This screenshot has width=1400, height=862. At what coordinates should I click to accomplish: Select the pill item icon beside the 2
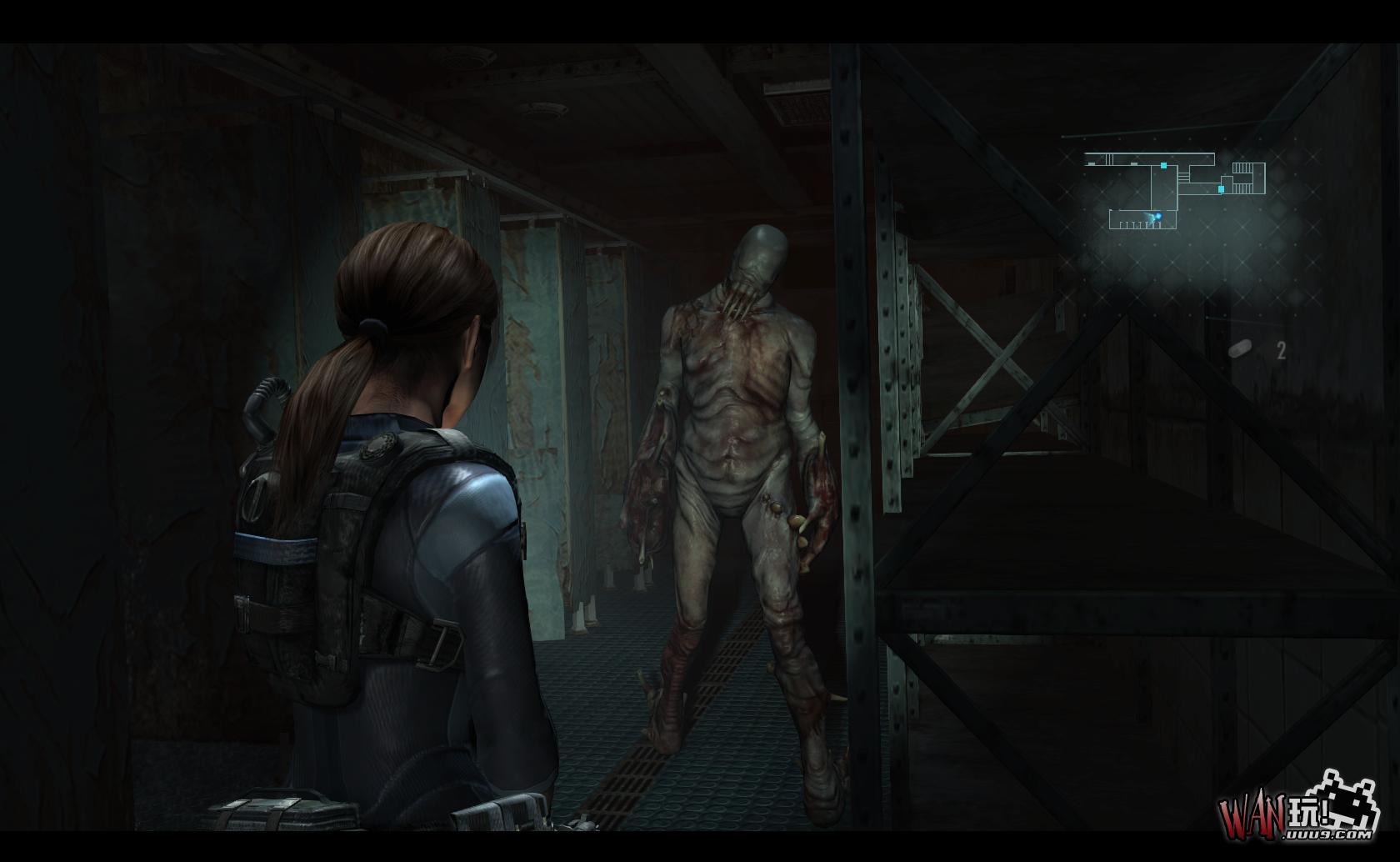1241,349
